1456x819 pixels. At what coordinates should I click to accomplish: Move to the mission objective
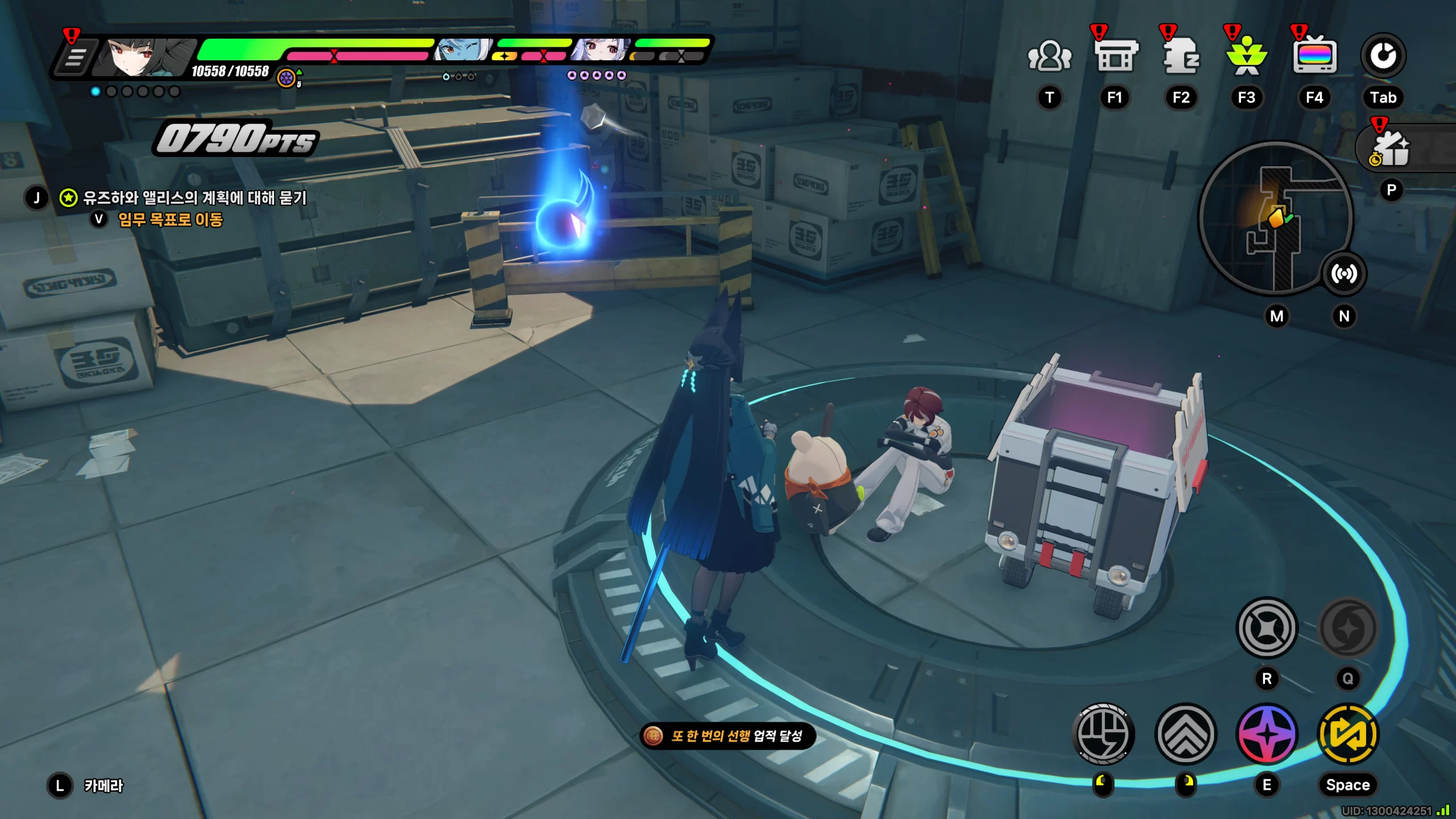(171, 220)
